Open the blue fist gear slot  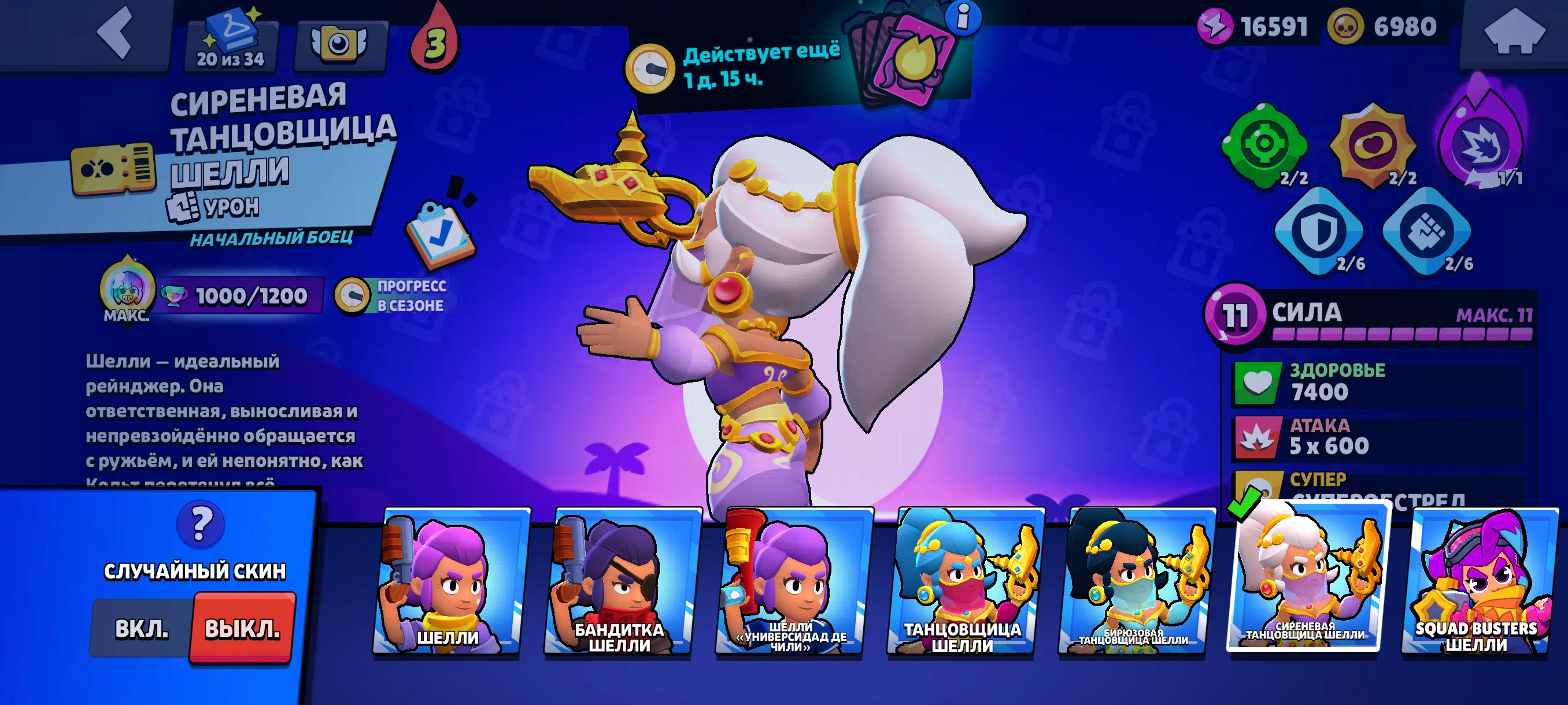(1427, 231)
